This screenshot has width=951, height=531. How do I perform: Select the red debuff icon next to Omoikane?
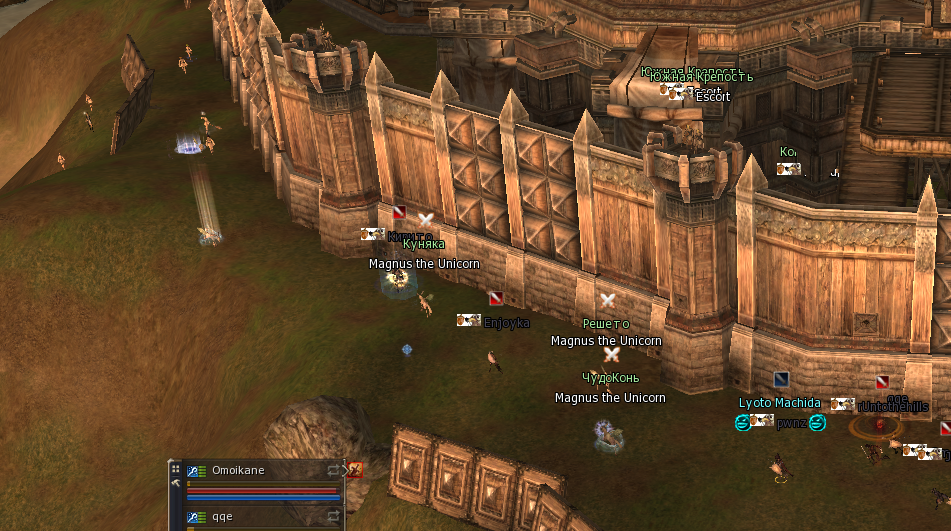pos(356,469)
